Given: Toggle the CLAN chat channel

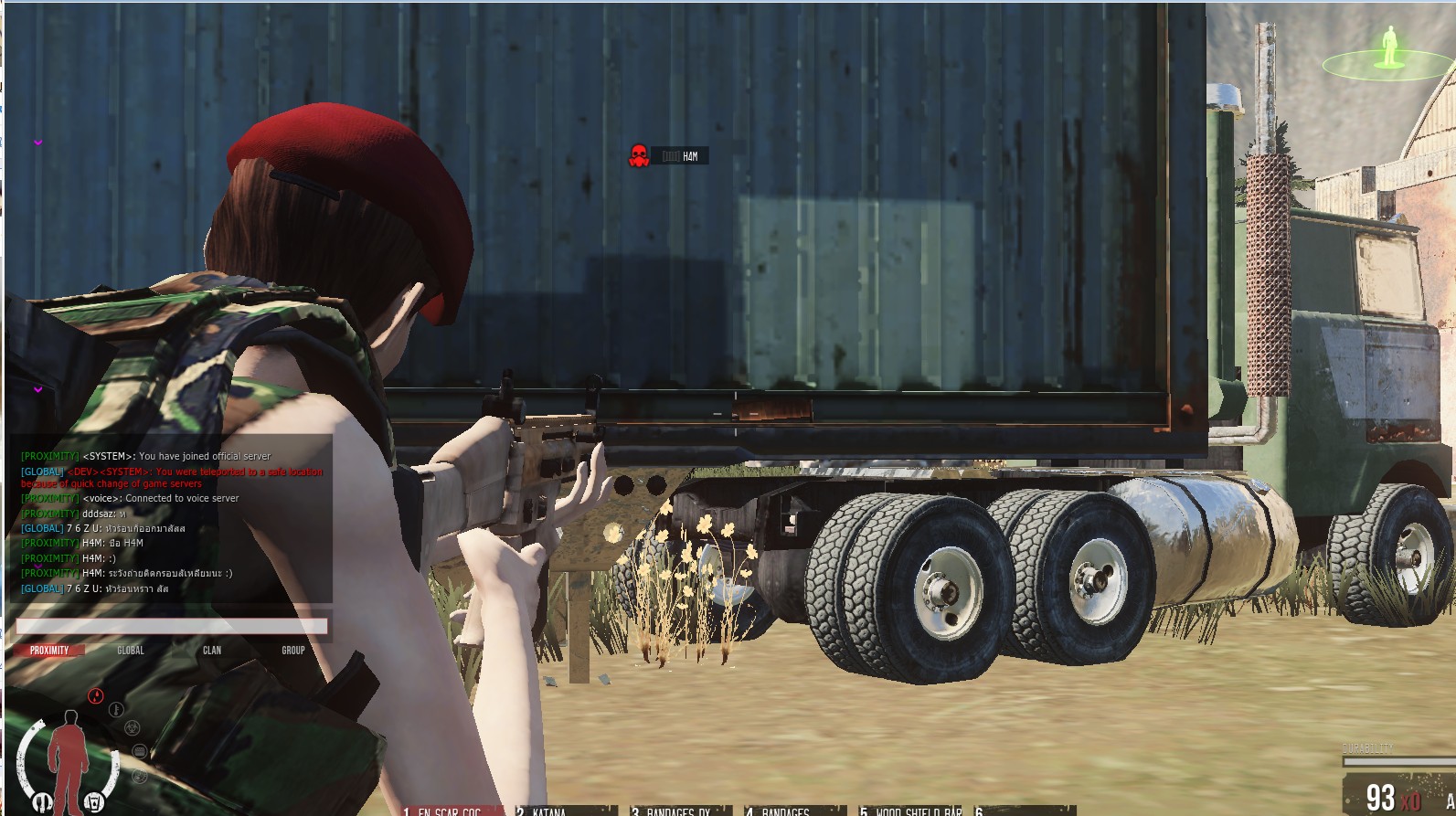Looking at the screenshot, I should (214, 651).
